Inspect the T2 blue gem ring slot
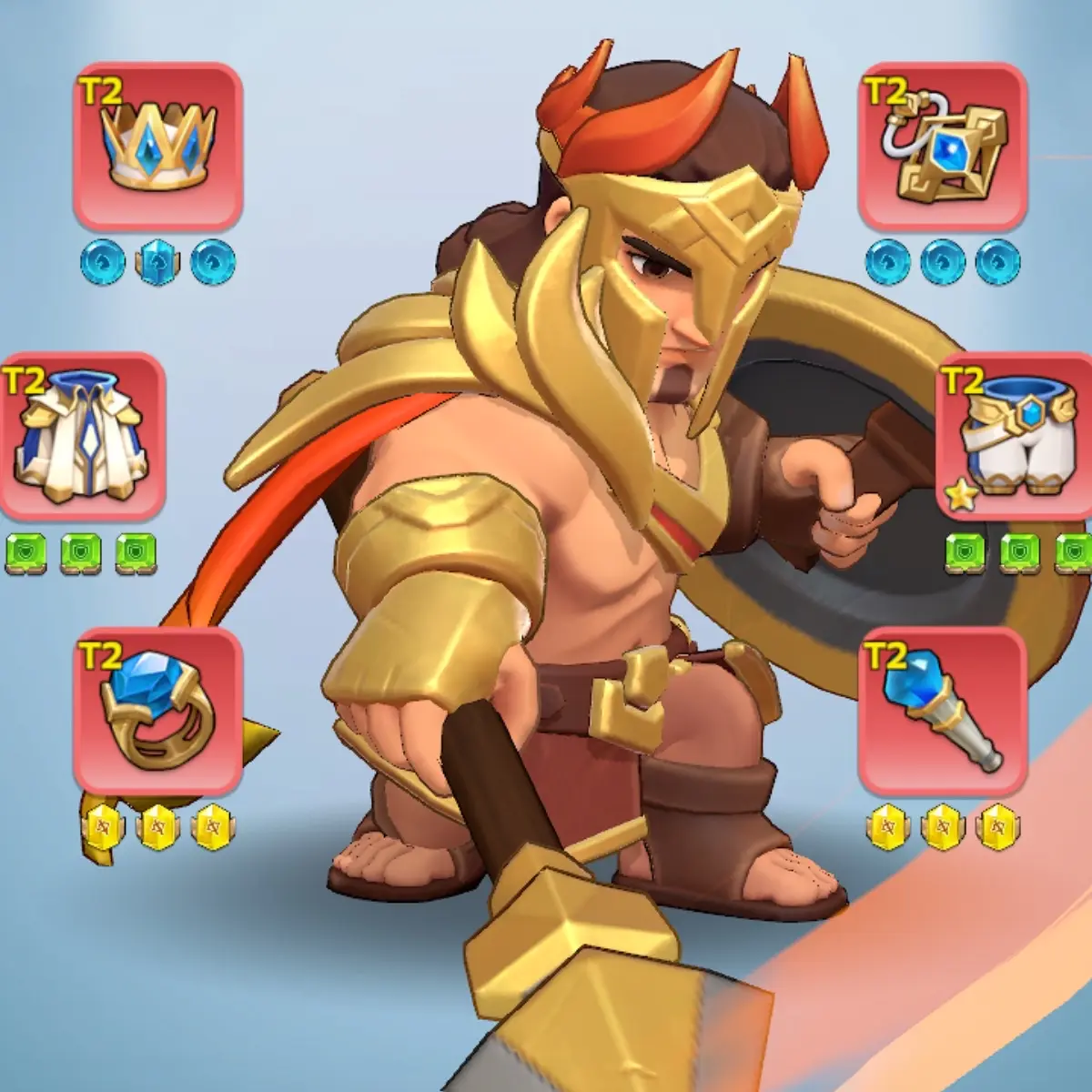Image resolution: width=1092 pixels, height=1092 pixels. [x=157, y=710]
